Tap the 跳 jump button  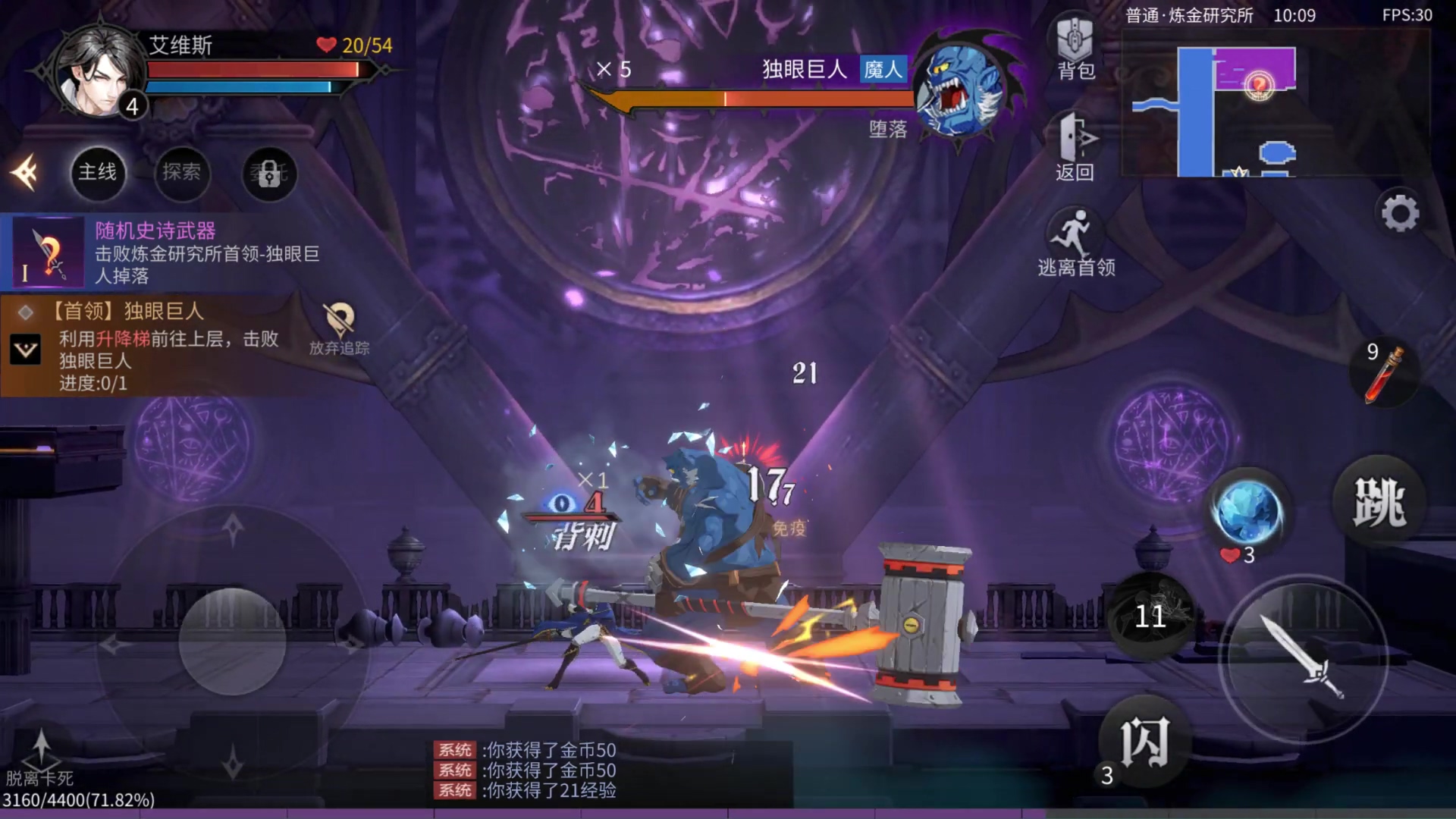pos(1379,502)
